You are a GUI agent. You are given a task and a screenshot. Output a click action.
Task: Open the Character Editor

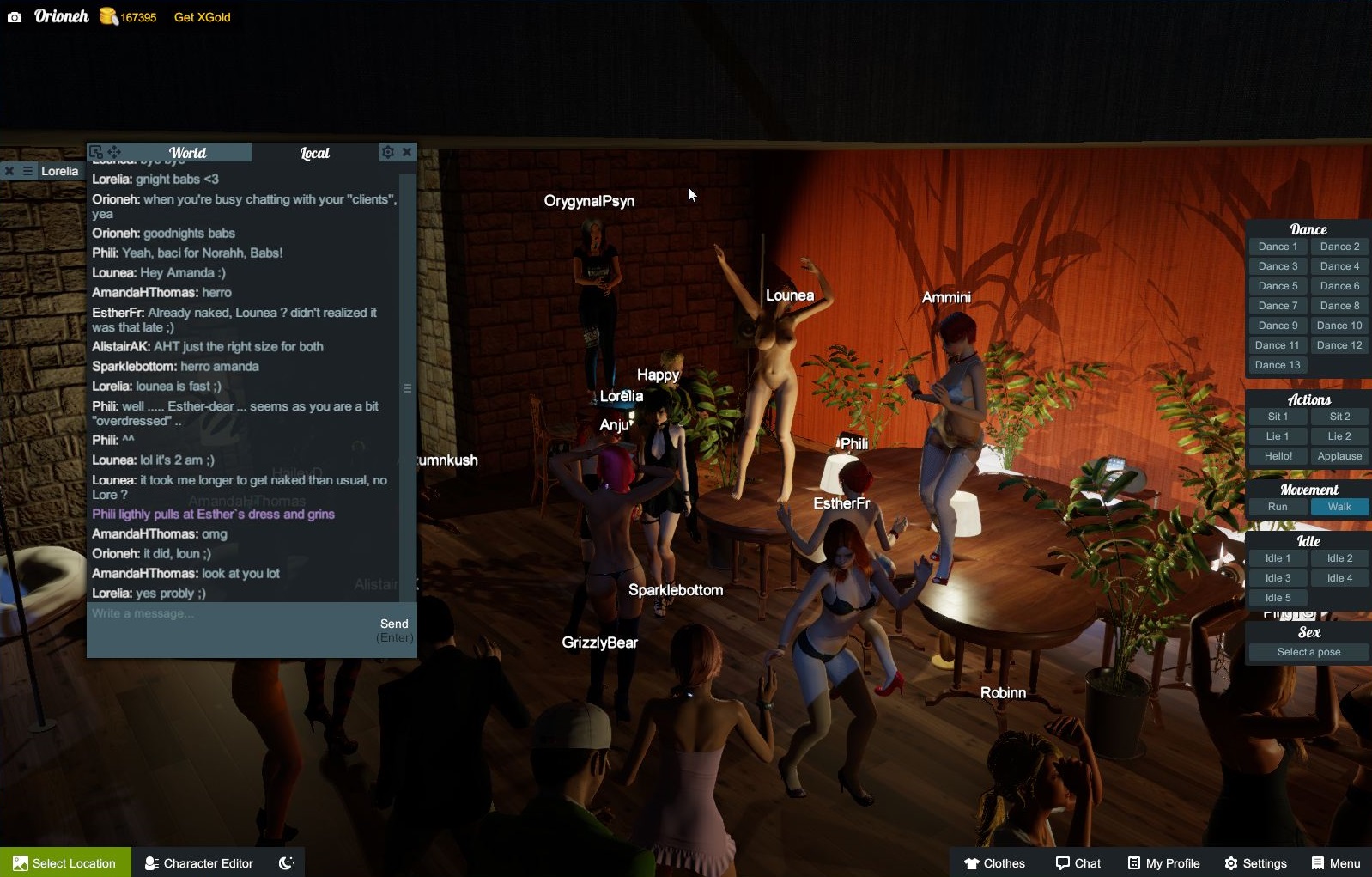(x=199, y=863)
